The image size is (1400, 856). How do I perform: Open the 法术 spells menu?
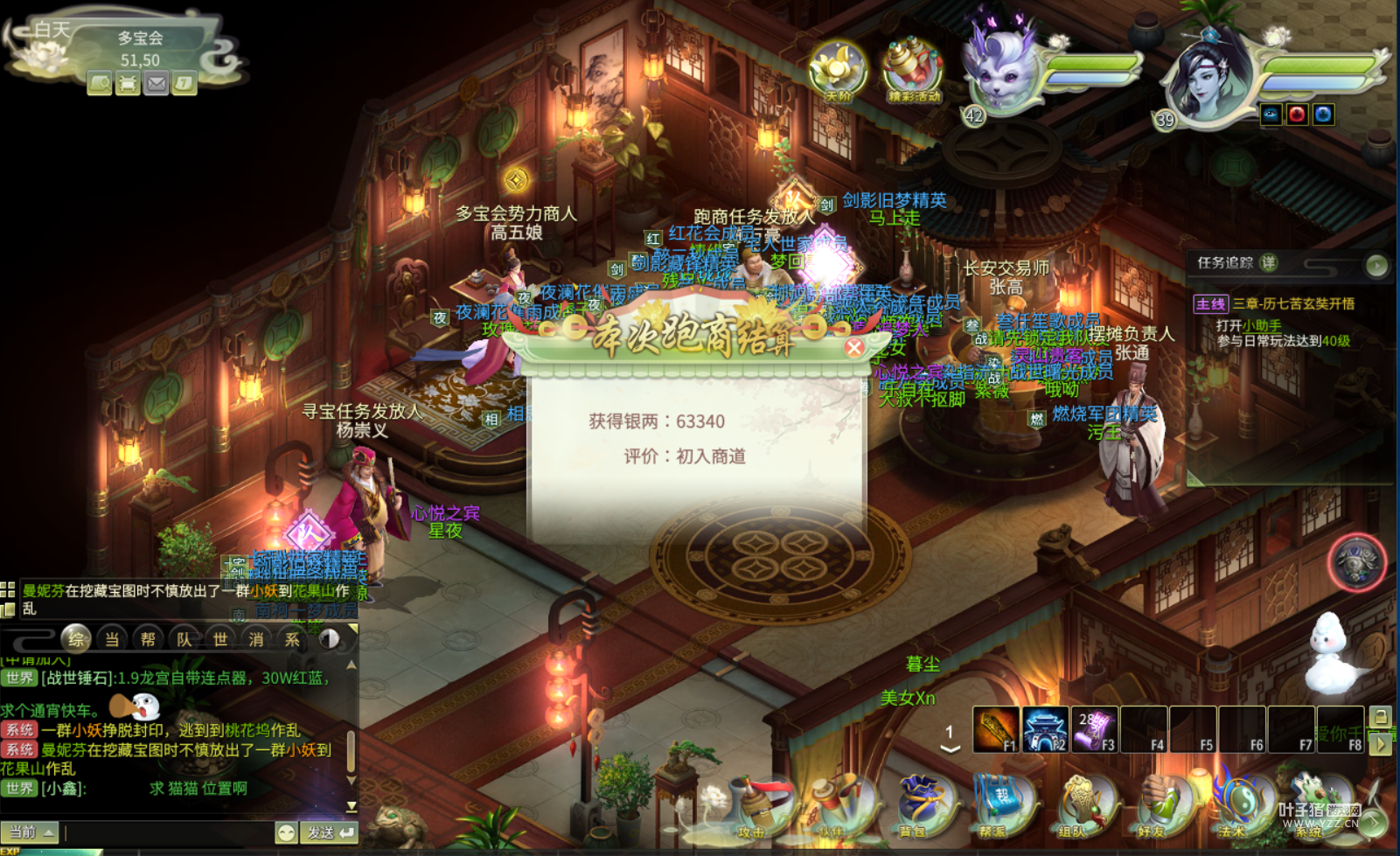[x=1232, y=806]
